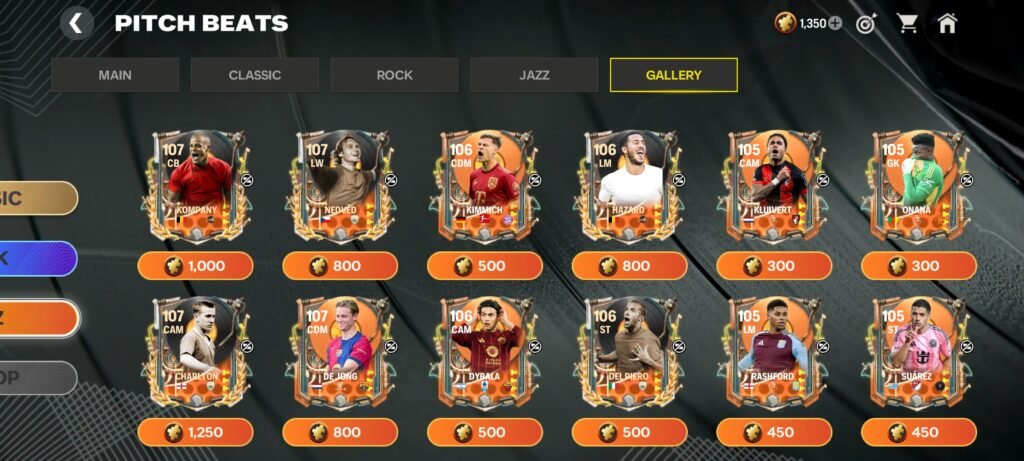Go back using the arrow button
This screenshot has height=461, width=1024.
pos(77,23)
